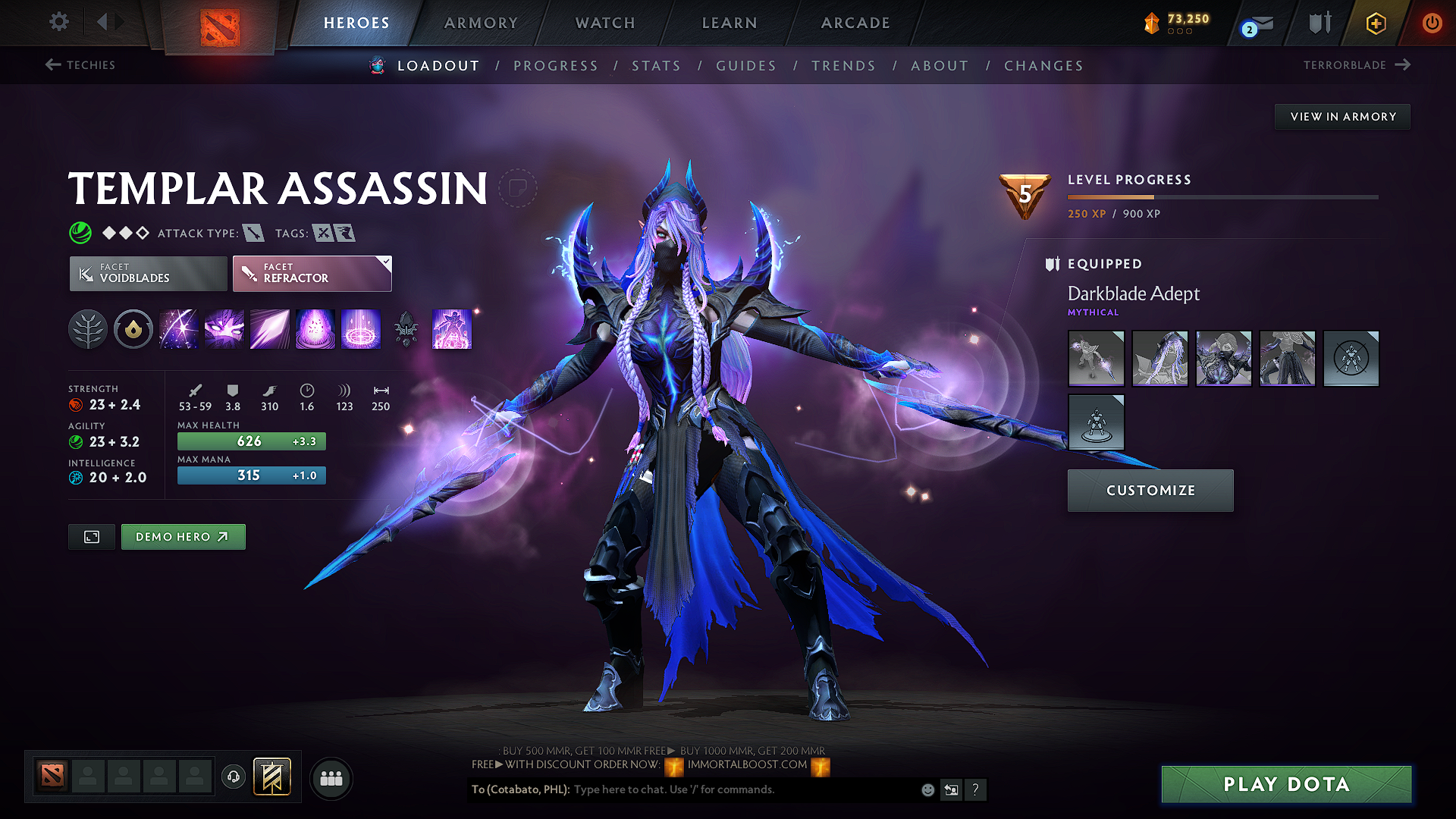Screen dimensions: 1456x819
Task: Open the Armory menu item
Action: click(480, 23)
